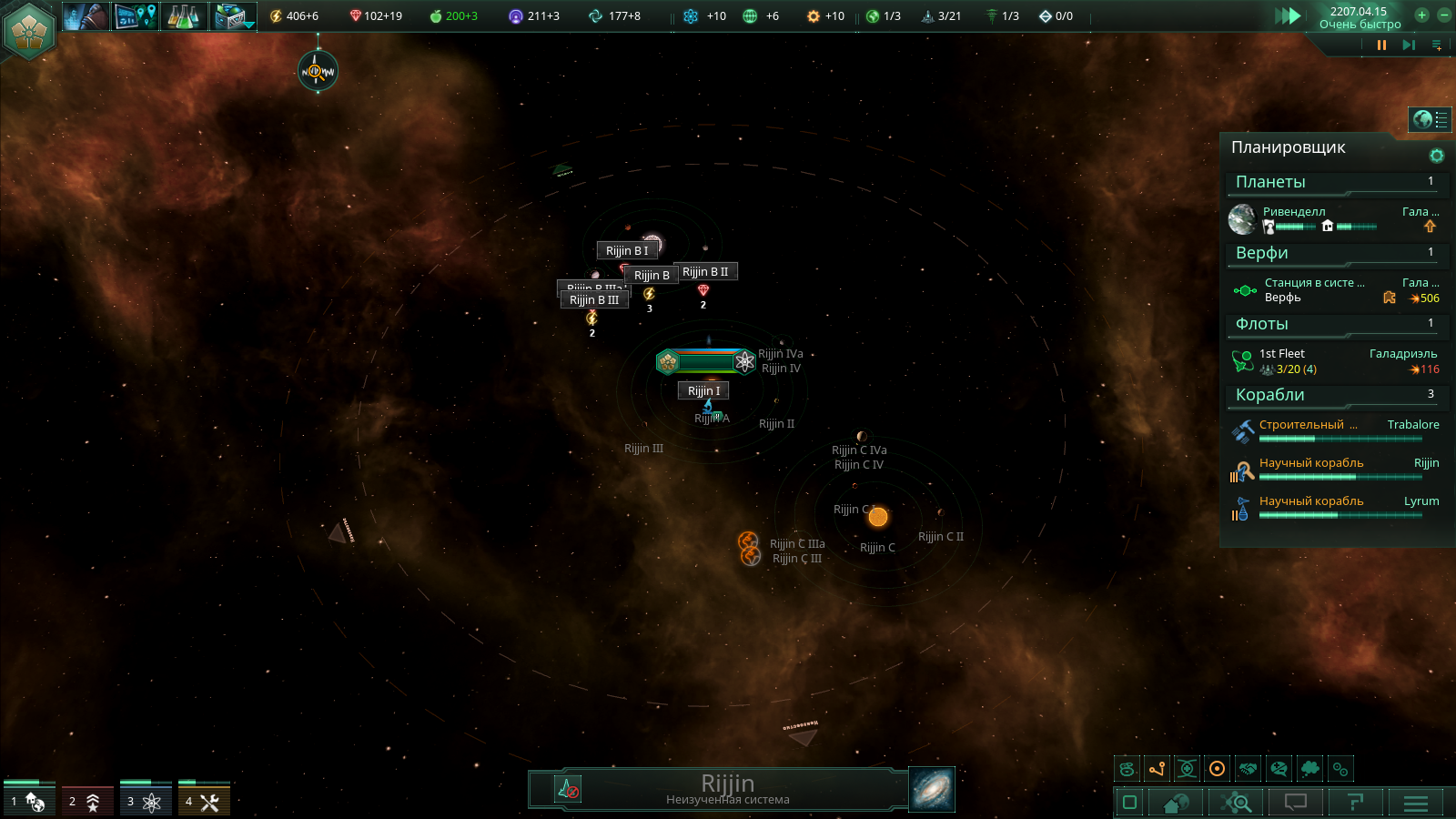1456x819 pixels.
Task: Open the help question mark button
Action: [x=1355, y=803]
